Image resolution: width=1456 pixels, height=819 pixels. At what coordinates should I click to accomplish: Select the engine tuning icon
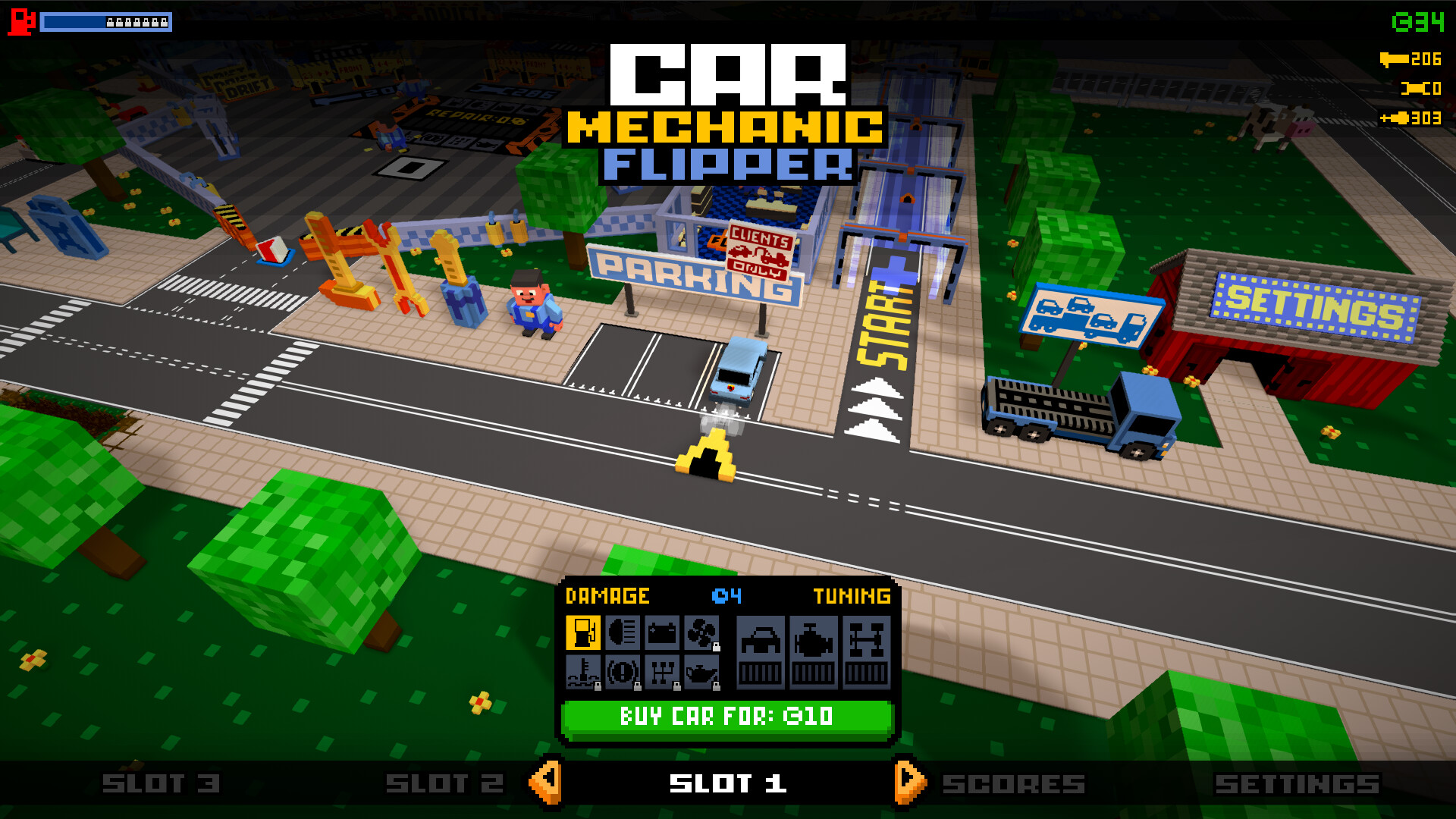point(814,641)
